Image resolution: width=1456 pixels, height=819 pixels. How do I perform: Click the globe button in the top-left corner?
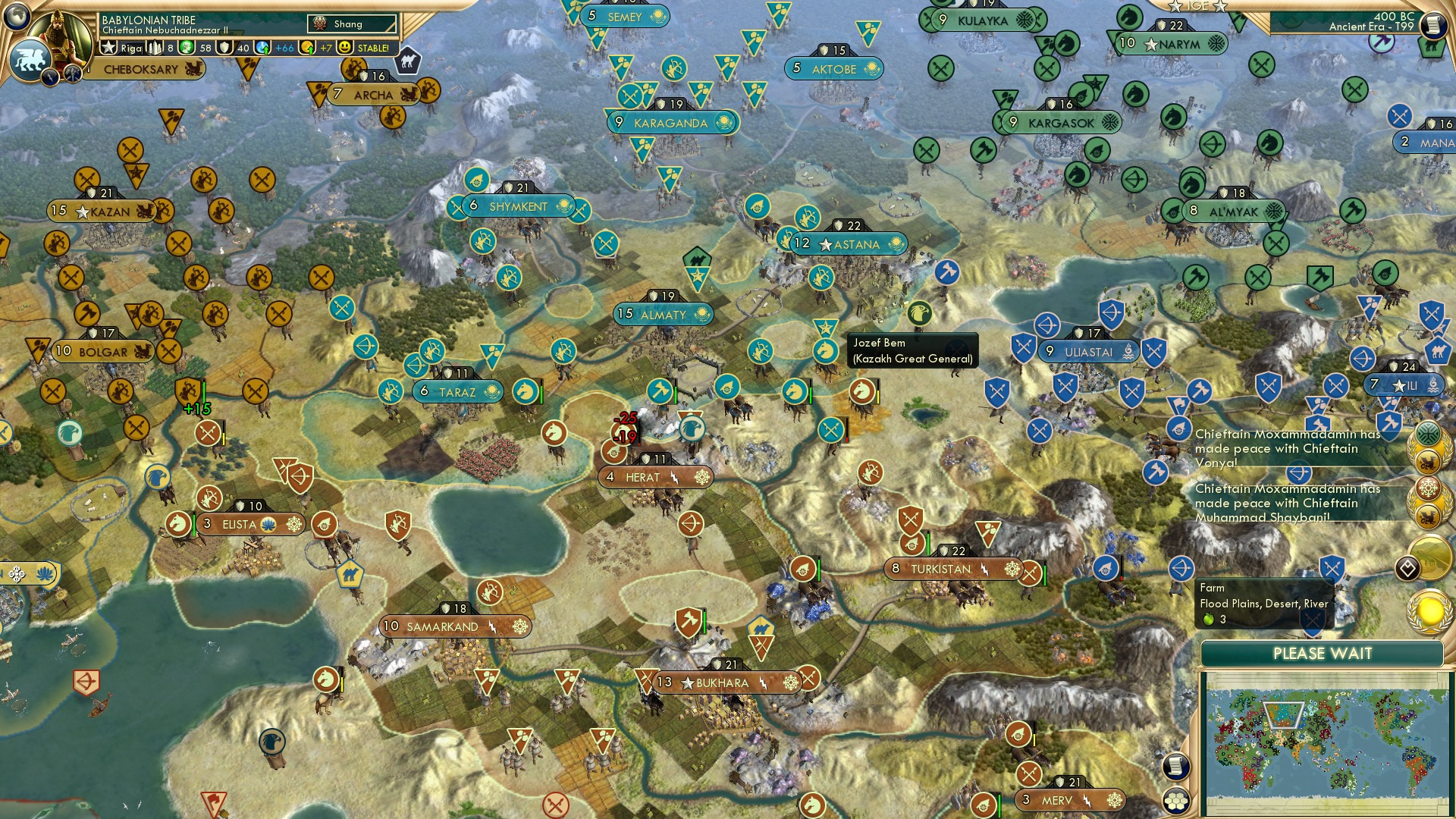pyautogui.click(x=17, y=15)
